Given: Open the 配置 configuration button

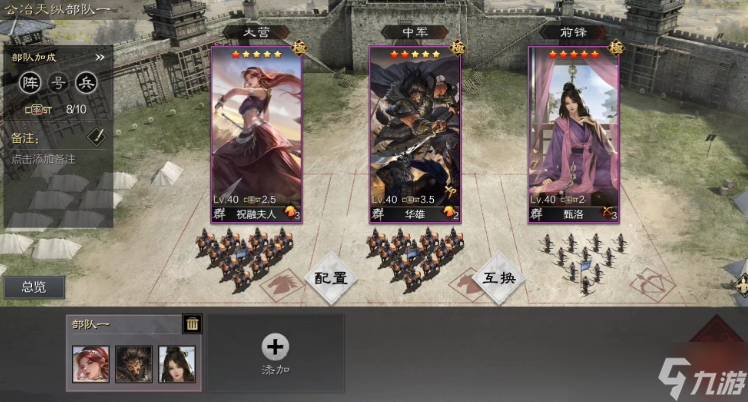Looking at the screenshot, I should (331, 278).
